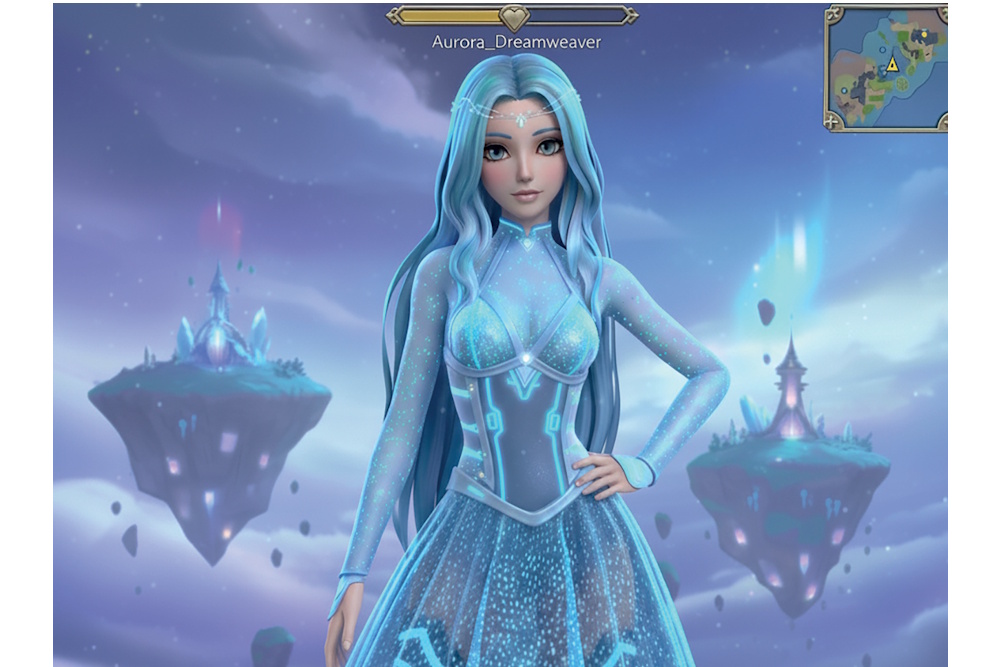This screenshot has height=667, width=1000.
Task: Click the Aurora_Dreamweaver nameplate
Action: (x=516, y=43)
